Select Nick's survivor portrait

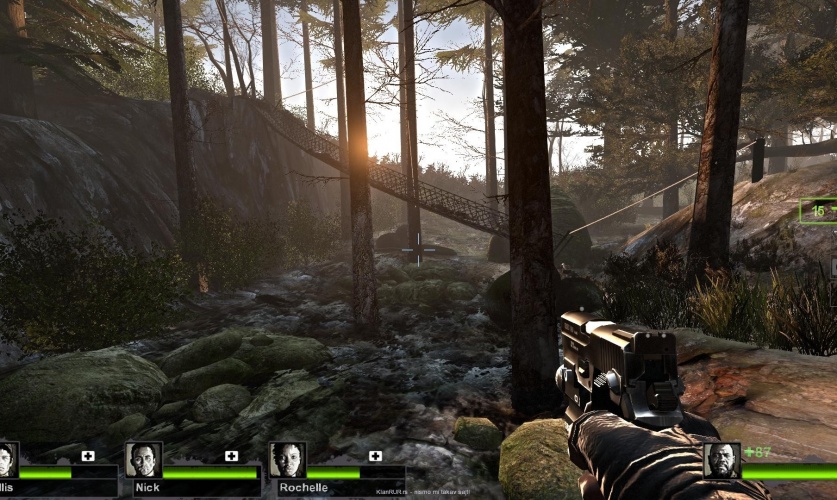pyautogui.click(x=143, y=460)
